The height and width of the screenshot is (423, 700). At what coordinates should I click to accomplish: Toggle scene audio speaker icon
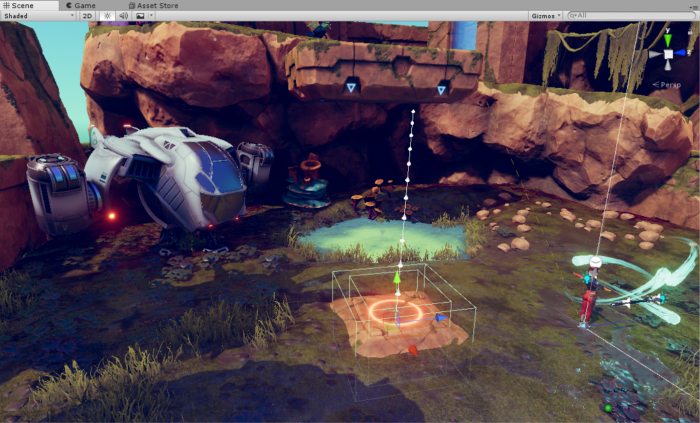[x=123, y=16]
